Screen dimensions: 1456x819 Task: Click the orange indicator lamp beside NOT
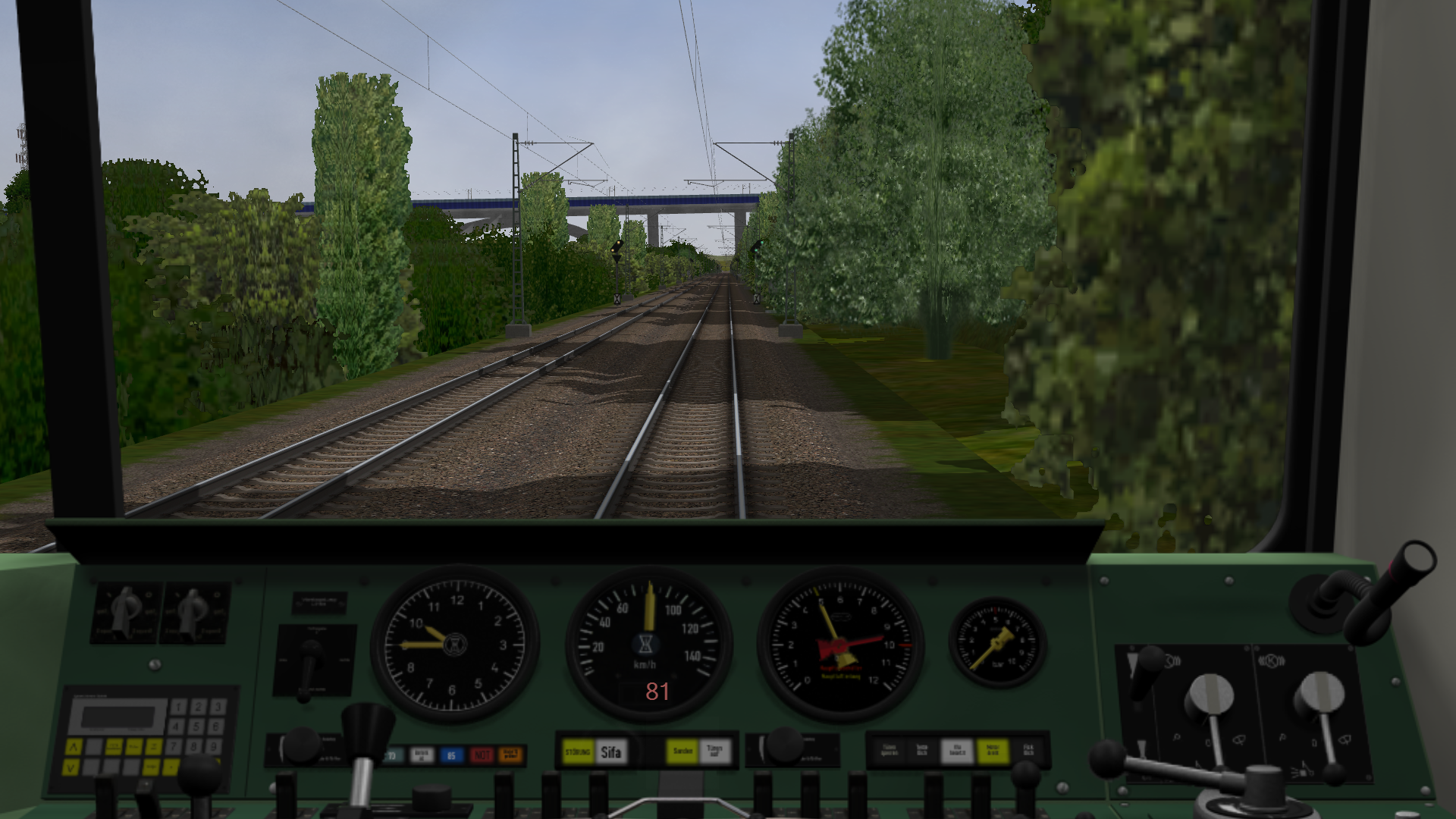pos(510,755)
